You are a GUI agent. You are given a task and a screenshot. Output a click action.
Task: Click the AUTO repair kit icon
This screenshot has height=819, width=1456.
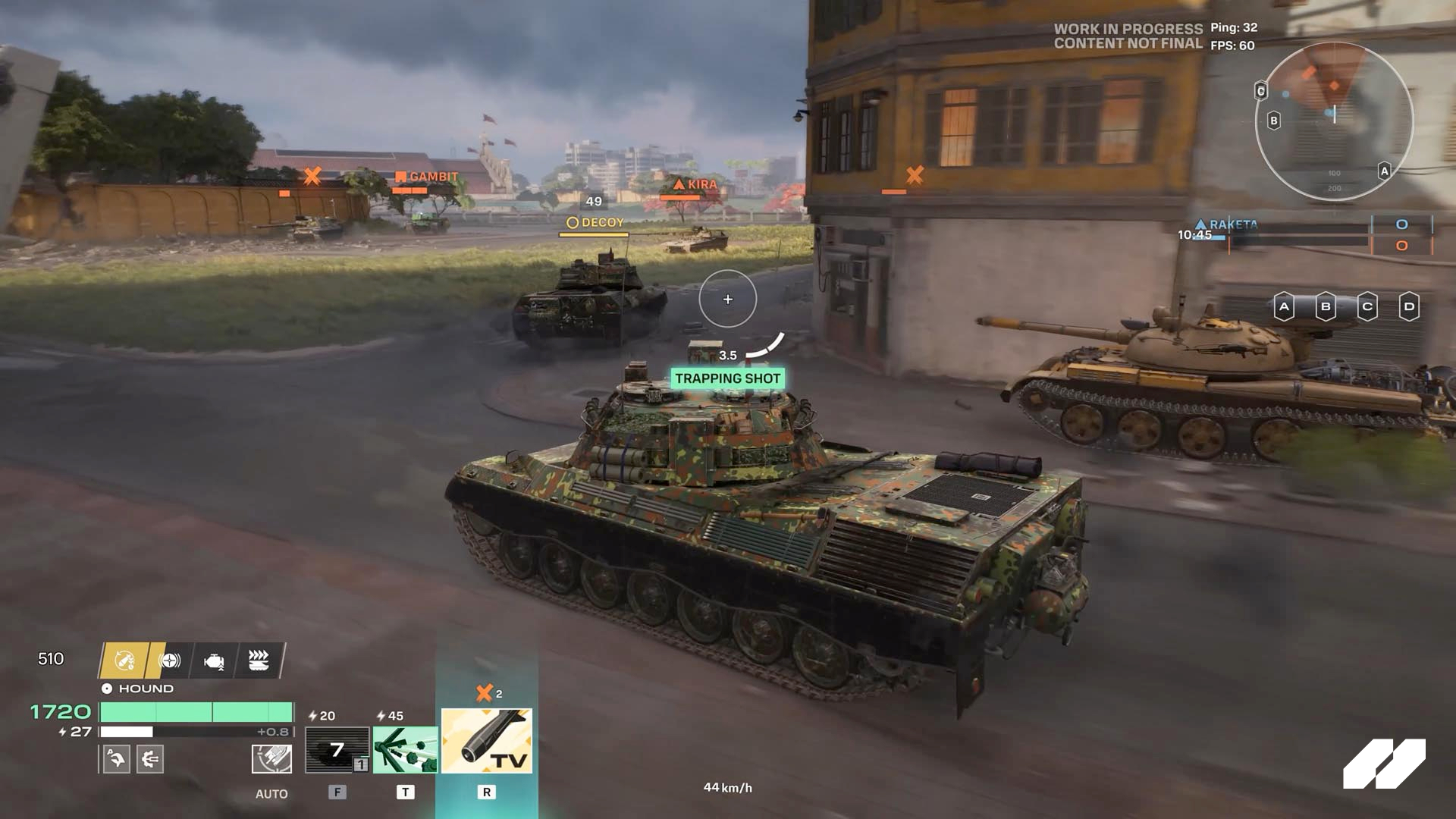271,760
